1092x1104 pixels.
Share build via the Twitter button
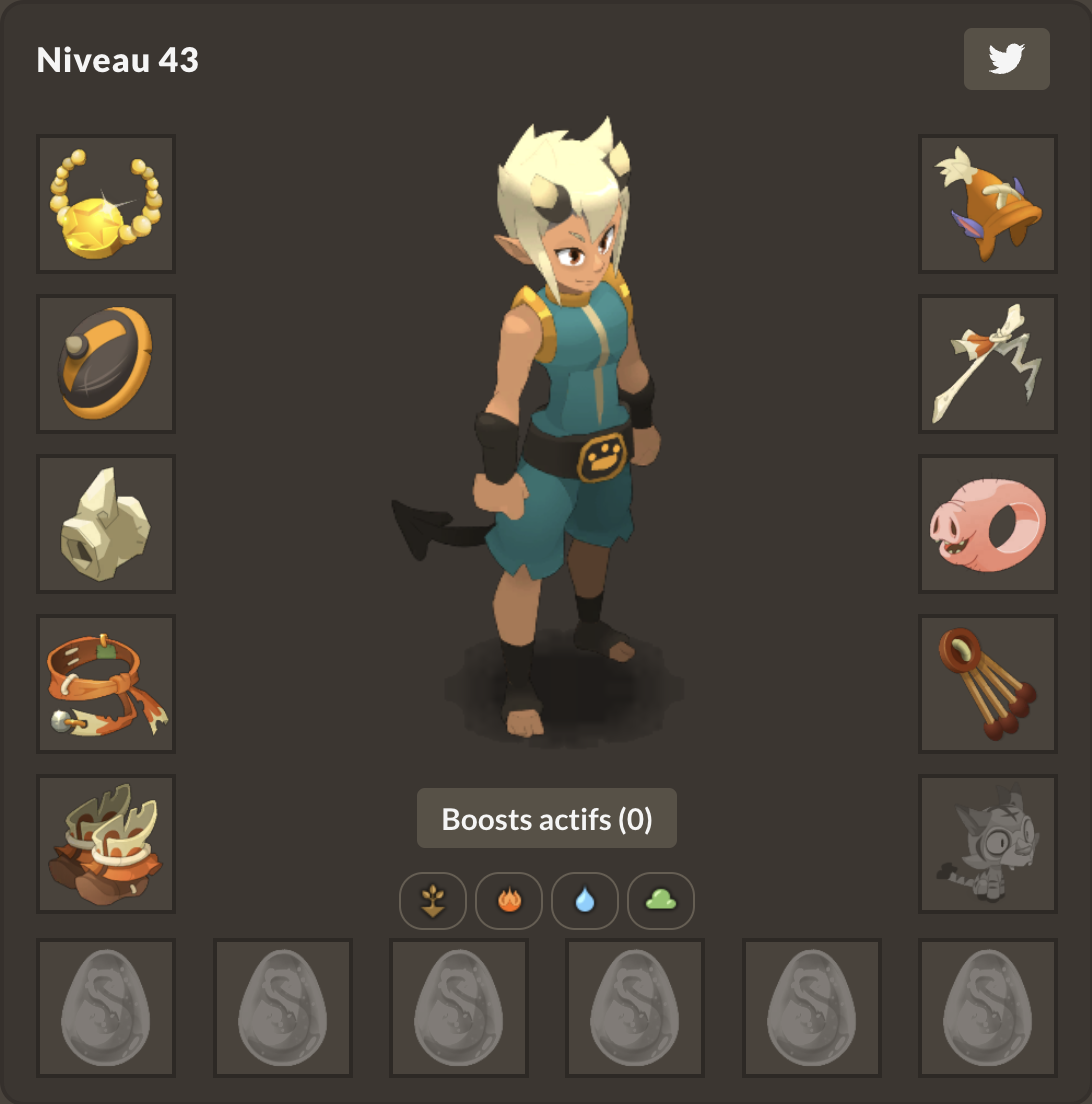pos(1006,59)
